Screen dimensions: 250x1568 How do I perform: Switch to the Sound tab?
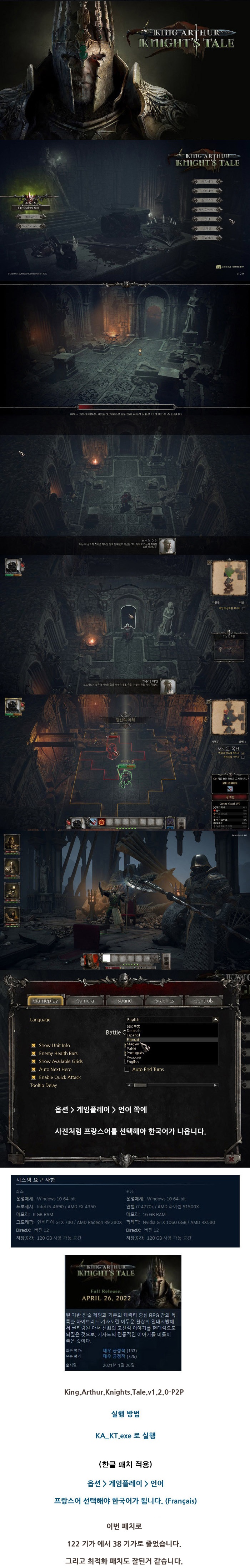pyautogui.click(x=124, y=1000)
